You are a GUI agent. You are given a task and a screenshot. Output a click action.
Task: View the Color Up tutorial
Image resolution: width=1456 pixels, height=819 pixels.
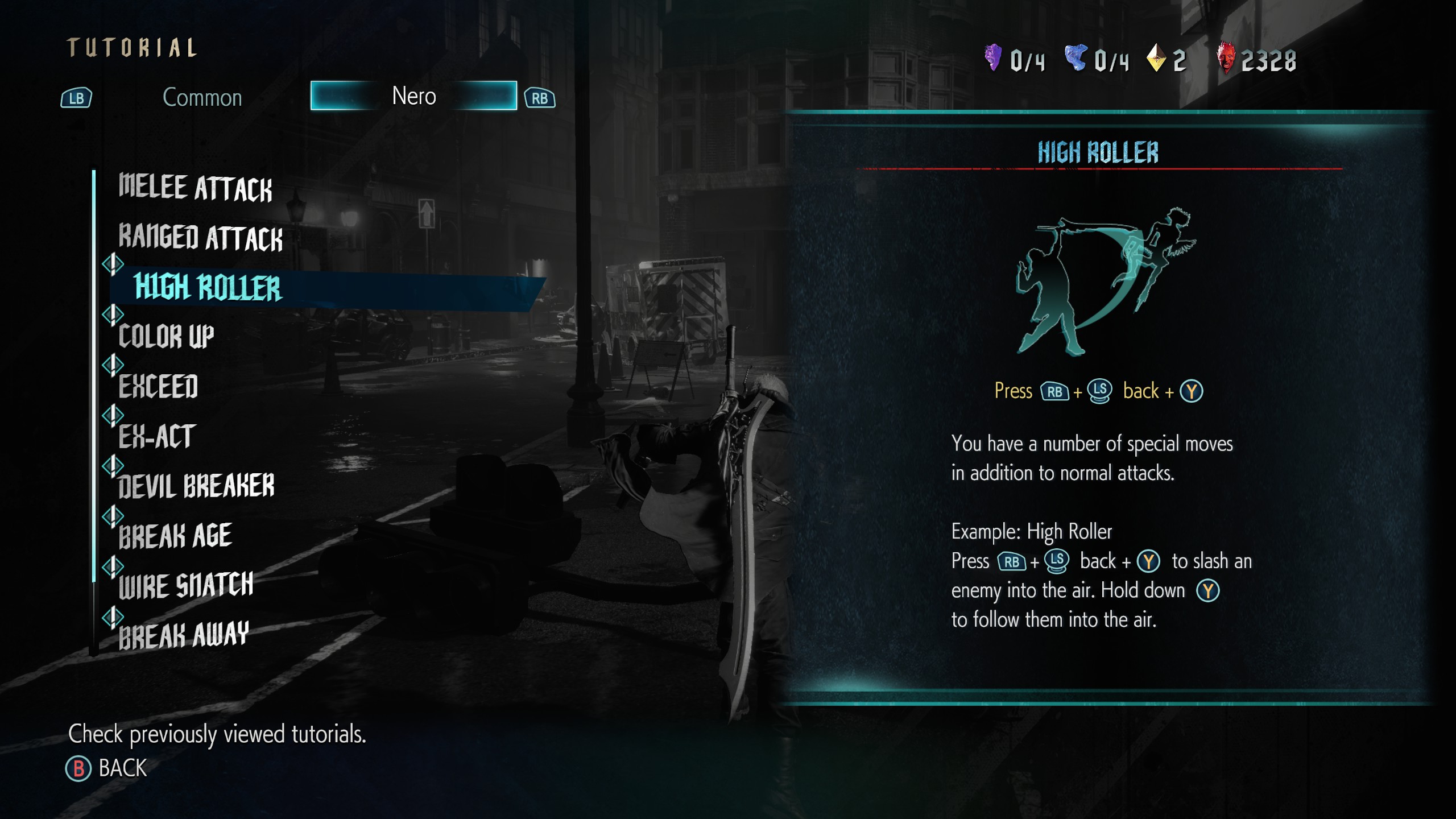click(x=166, y=337)
